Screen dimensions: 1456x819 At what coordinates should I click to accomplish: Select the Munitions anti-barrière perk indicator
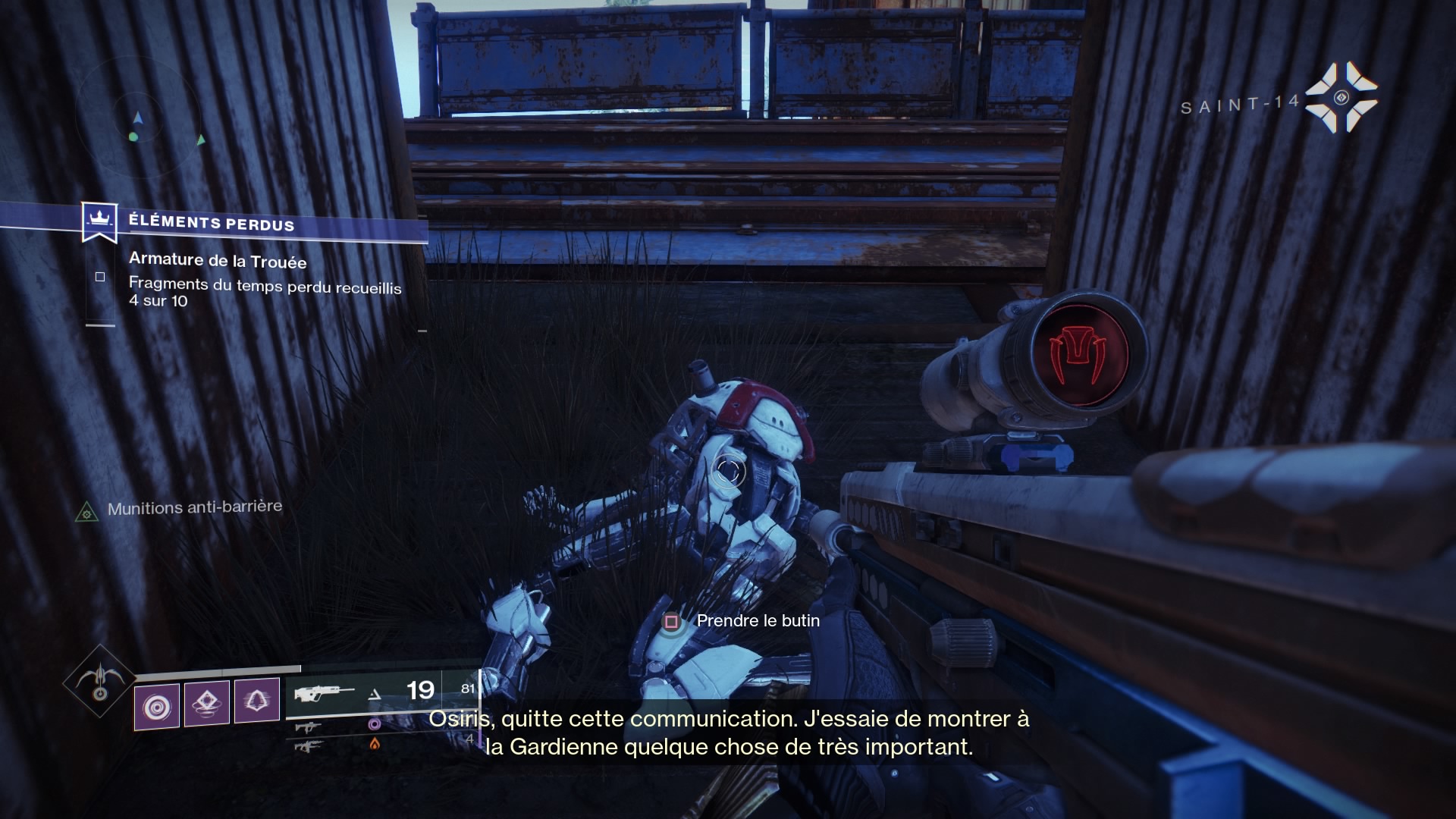pyautogui.click(x=87, y=513)
